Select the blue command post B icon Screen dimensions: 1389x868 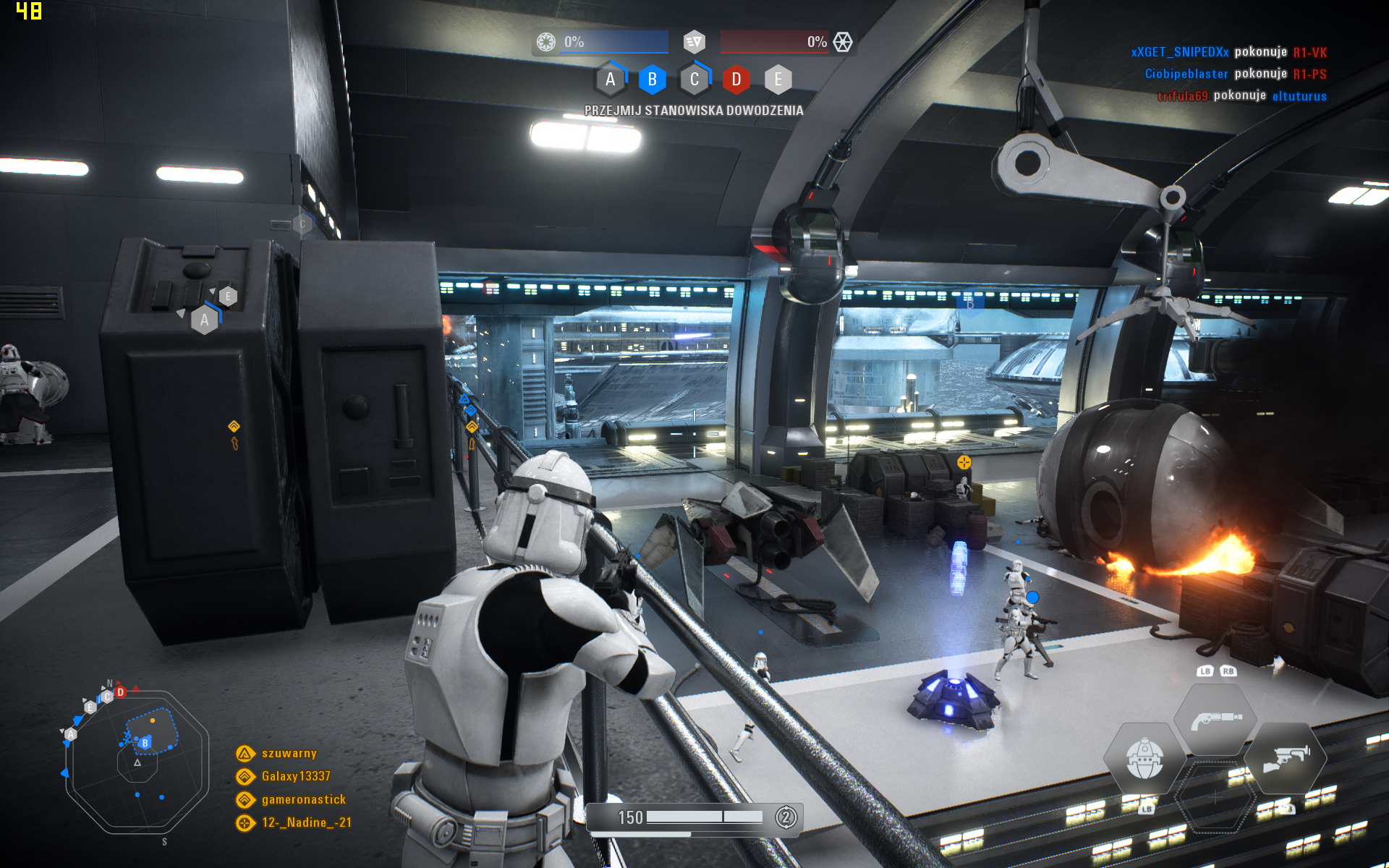pos(652,80)
